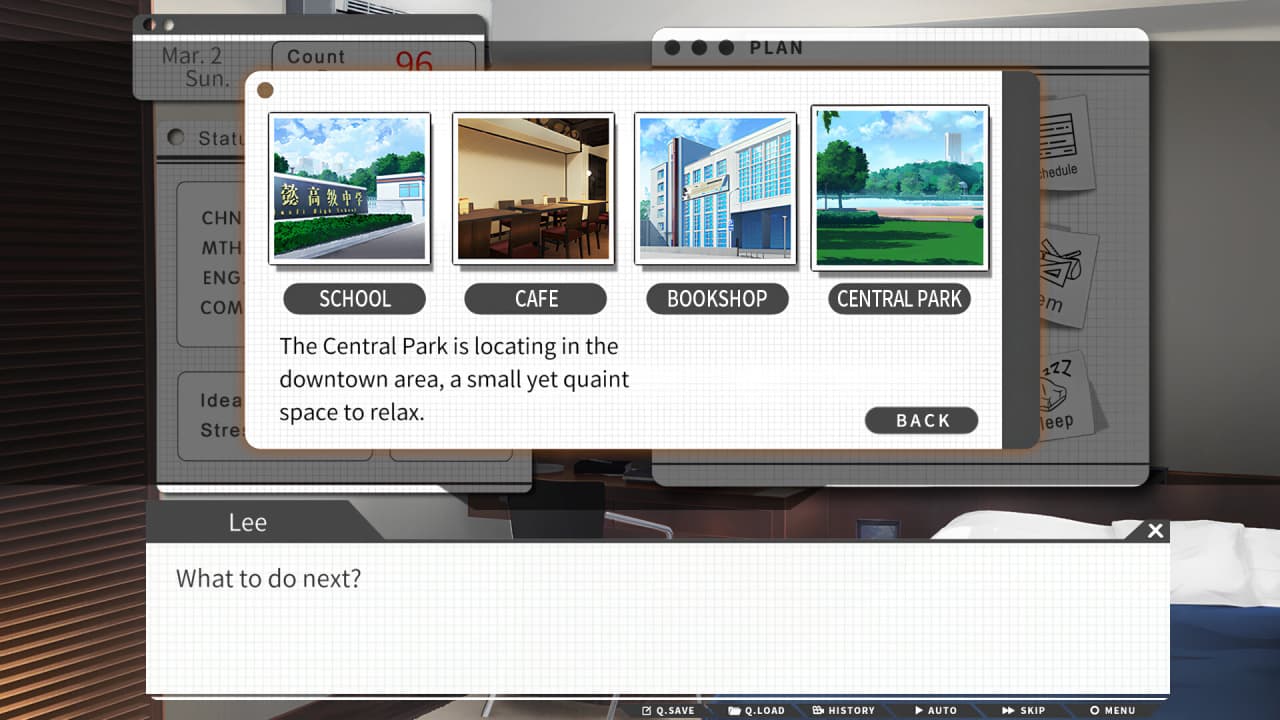1280x720 pixels.
Task: Quick save with Q.SAVE
Action: pyautogui.click(x=669, y=710)
